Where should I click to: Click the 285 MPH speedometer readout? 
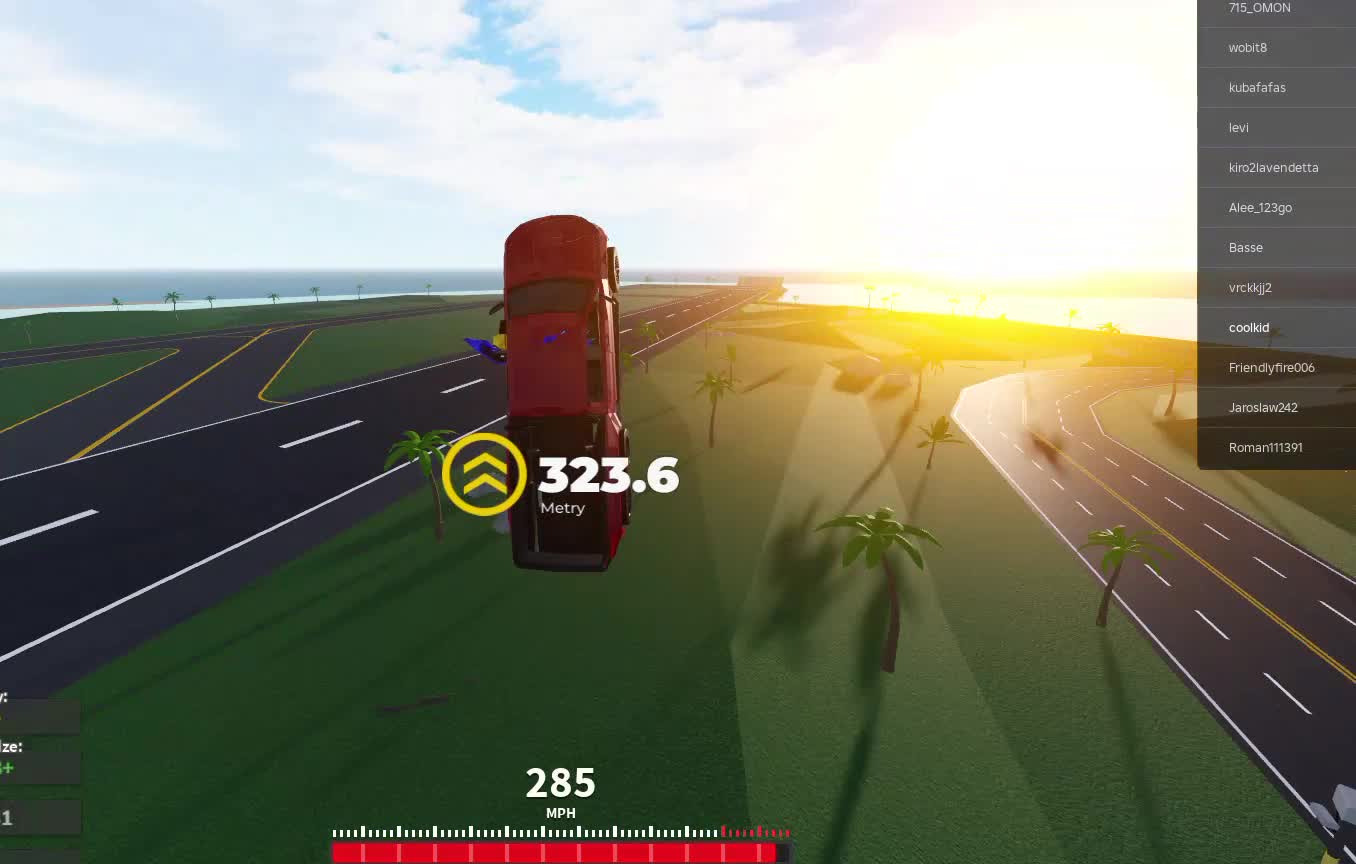click(x=560, y=784)
